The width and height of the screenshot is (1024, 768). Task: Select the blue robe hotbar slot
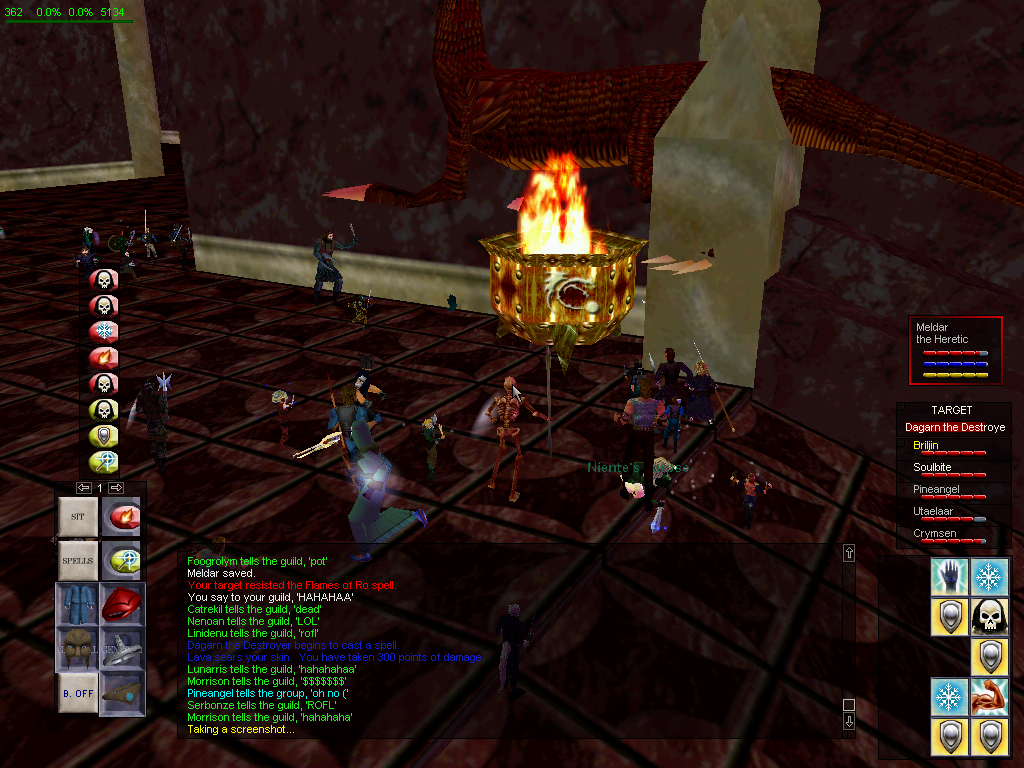point(77,605)
